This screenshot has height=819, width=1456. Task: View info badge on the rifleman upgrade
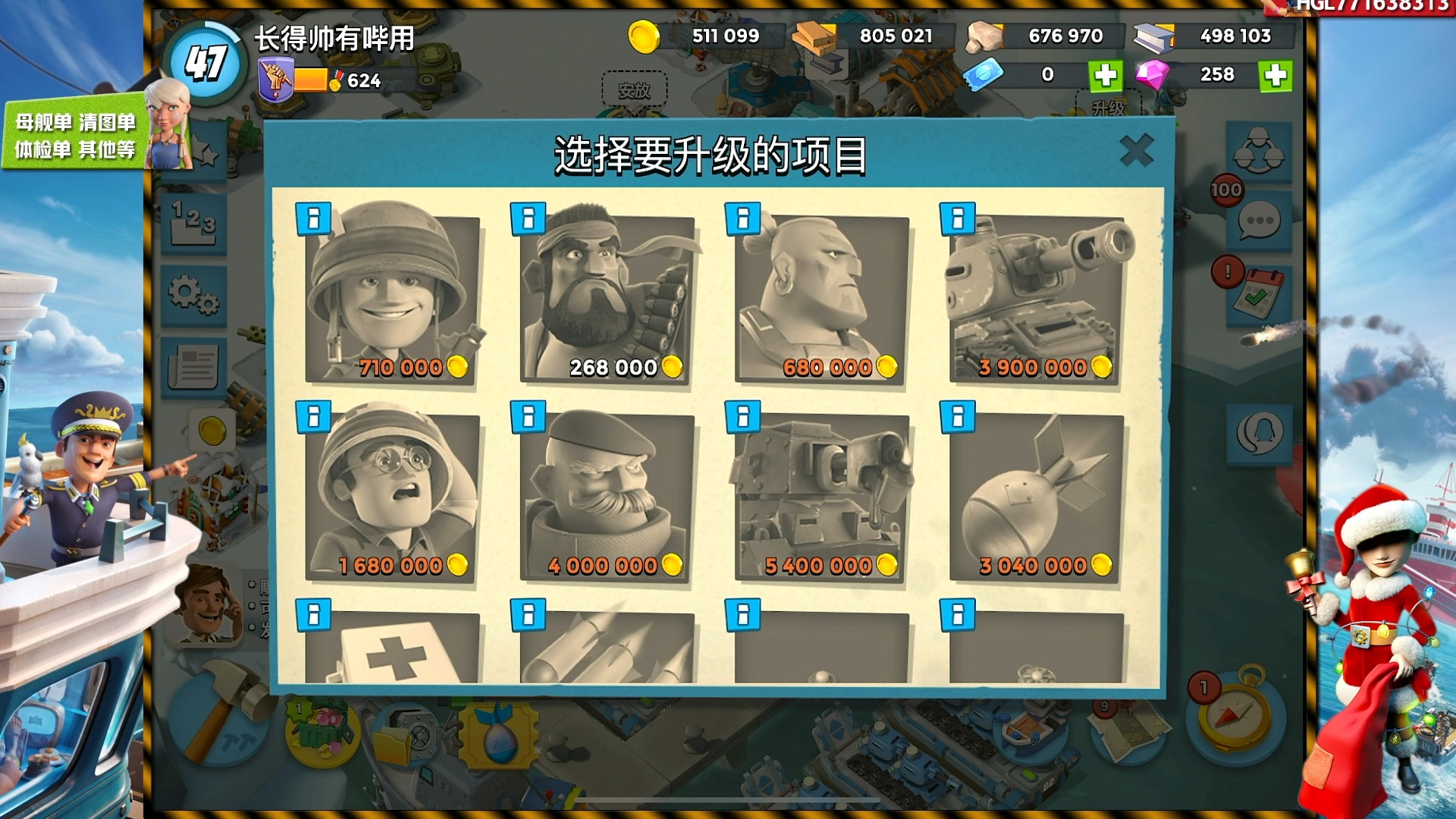[x=315, y=218]
